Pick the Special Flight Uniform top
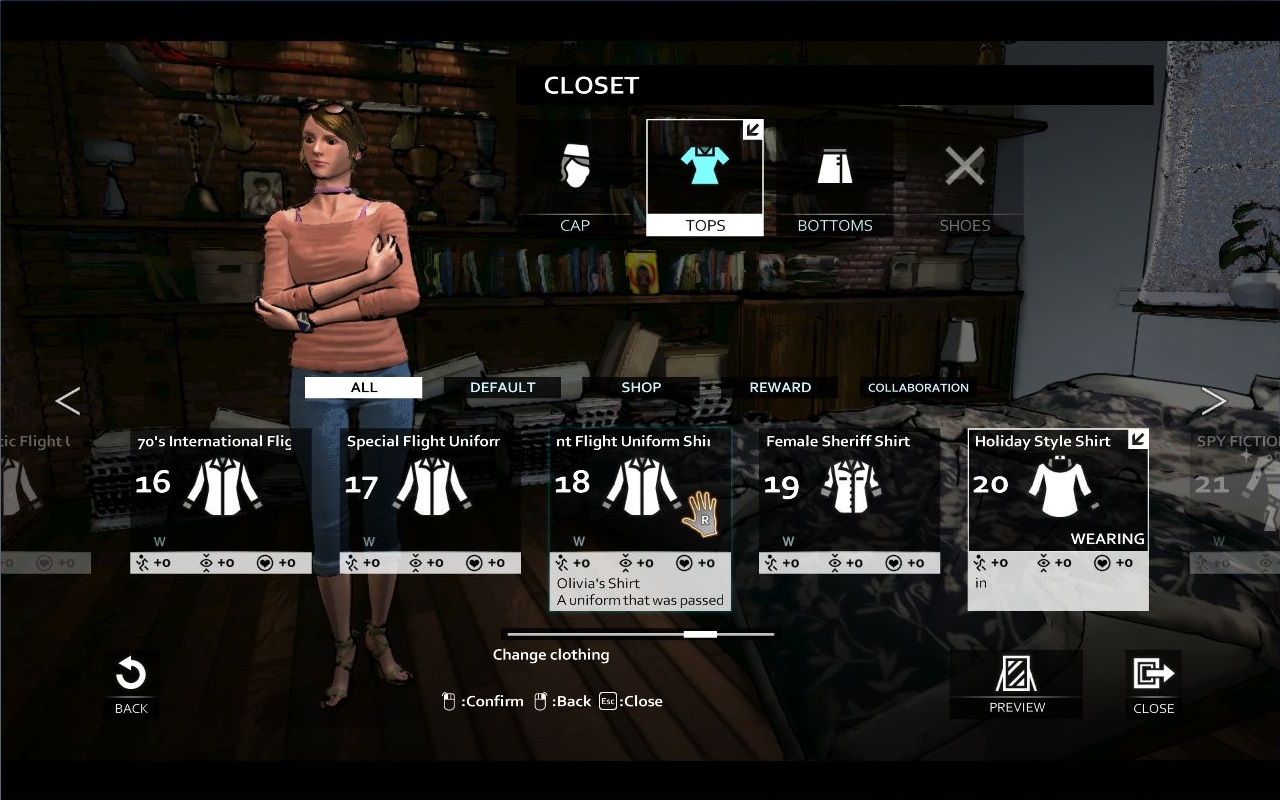The image size is (1280, 800). pos(430,490)
